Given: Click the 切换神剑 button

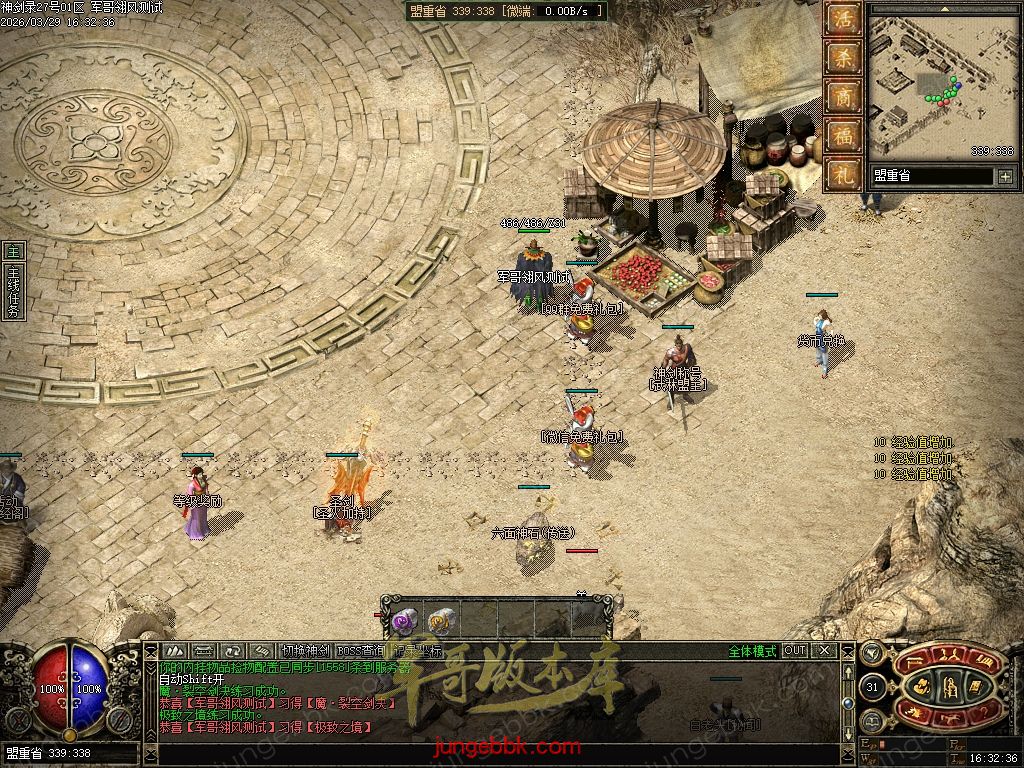Looking at the screenshot, I should coord(305,651).
